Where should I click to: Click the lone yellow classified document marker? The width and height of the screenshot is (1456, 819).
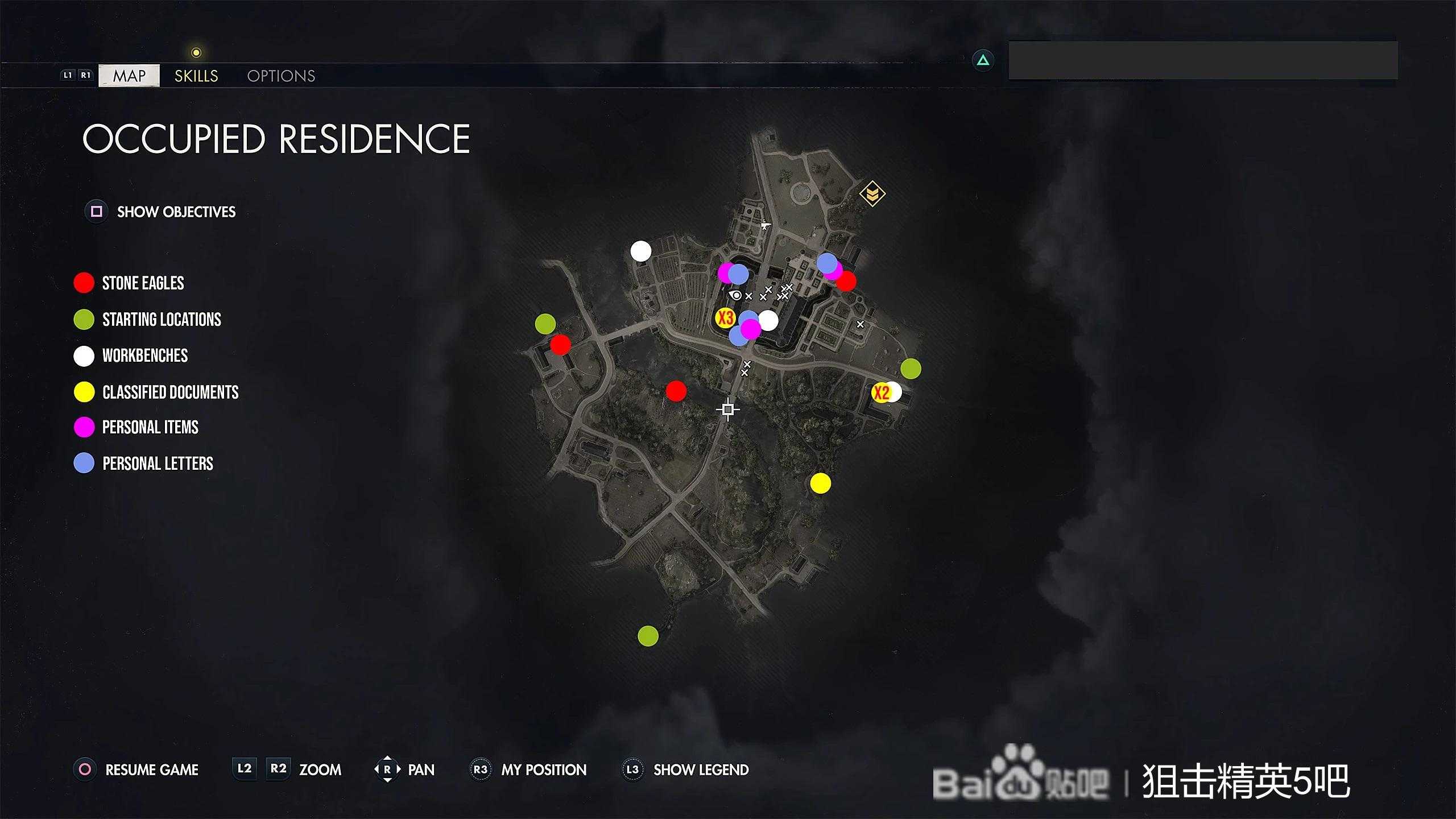[x=820, y=483]
